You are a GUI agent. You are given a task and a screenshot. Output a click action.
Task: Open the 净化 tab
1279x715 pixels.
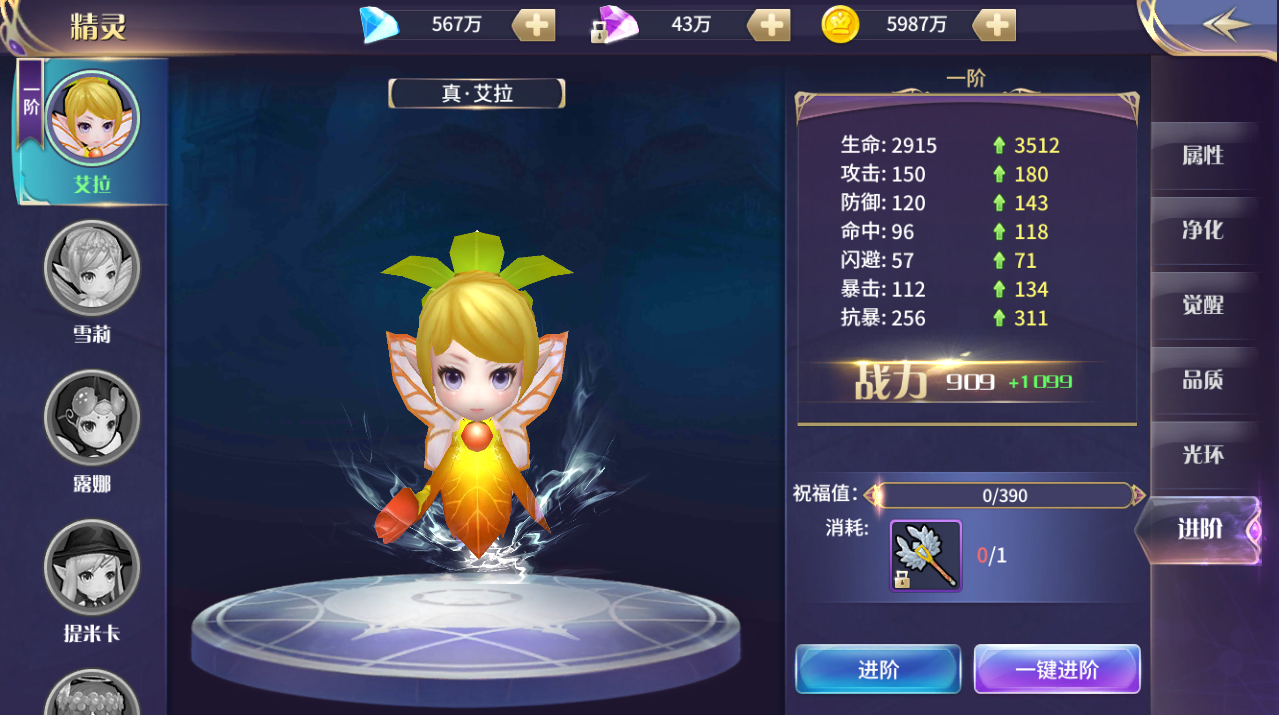click(x=1202, y=231)
